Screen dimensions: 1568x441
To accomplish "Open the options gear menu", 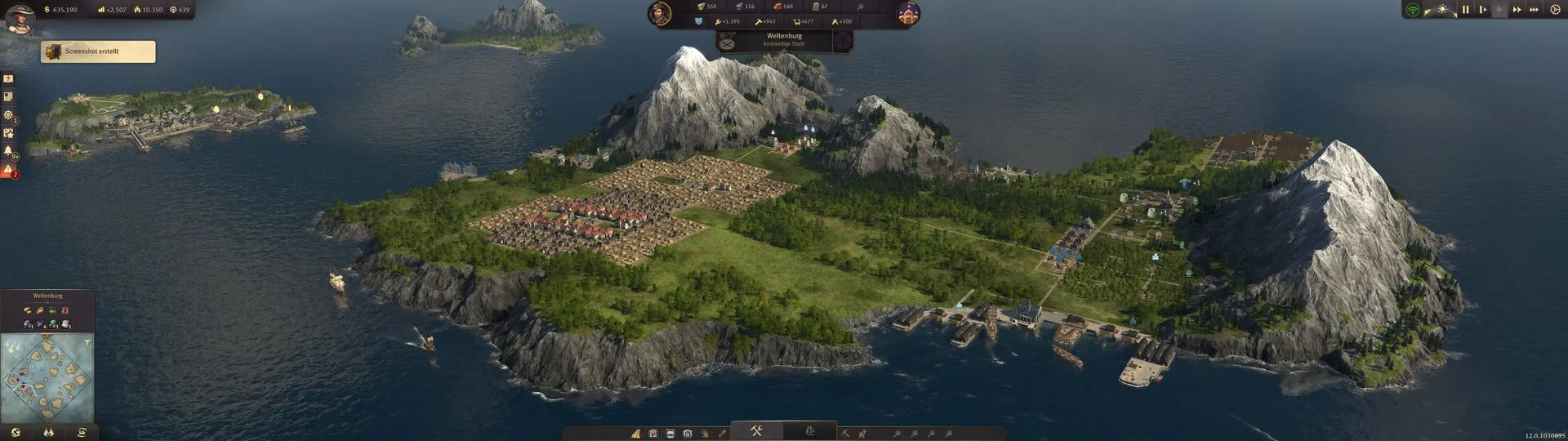I will point(1555,10).
